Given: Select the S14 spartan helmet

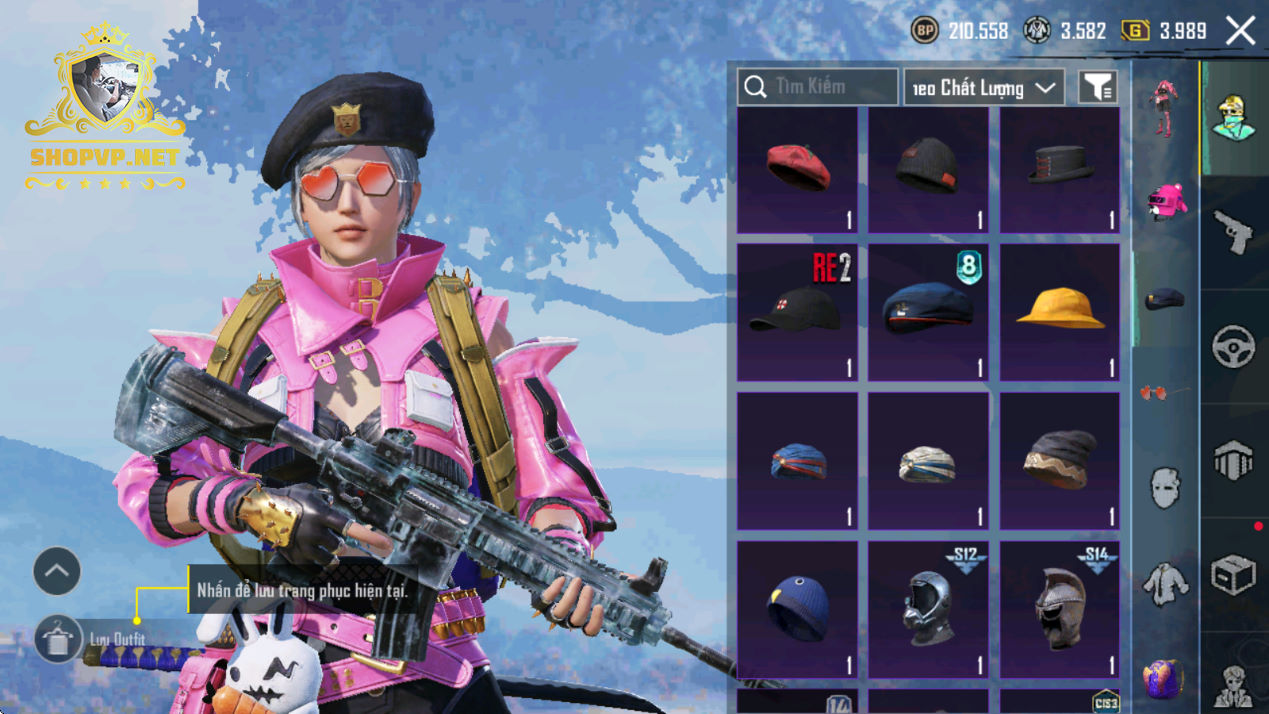Looking at the screenshot, I should point(1060,609).
